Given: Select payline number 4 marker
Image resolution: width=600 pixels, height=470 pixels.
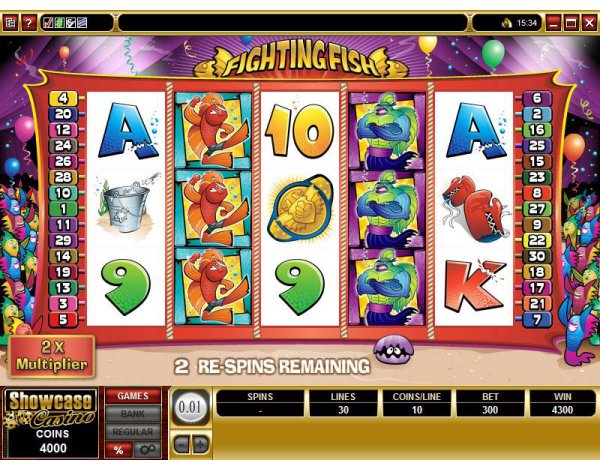Looking at the screenshot, I should 63,98.
